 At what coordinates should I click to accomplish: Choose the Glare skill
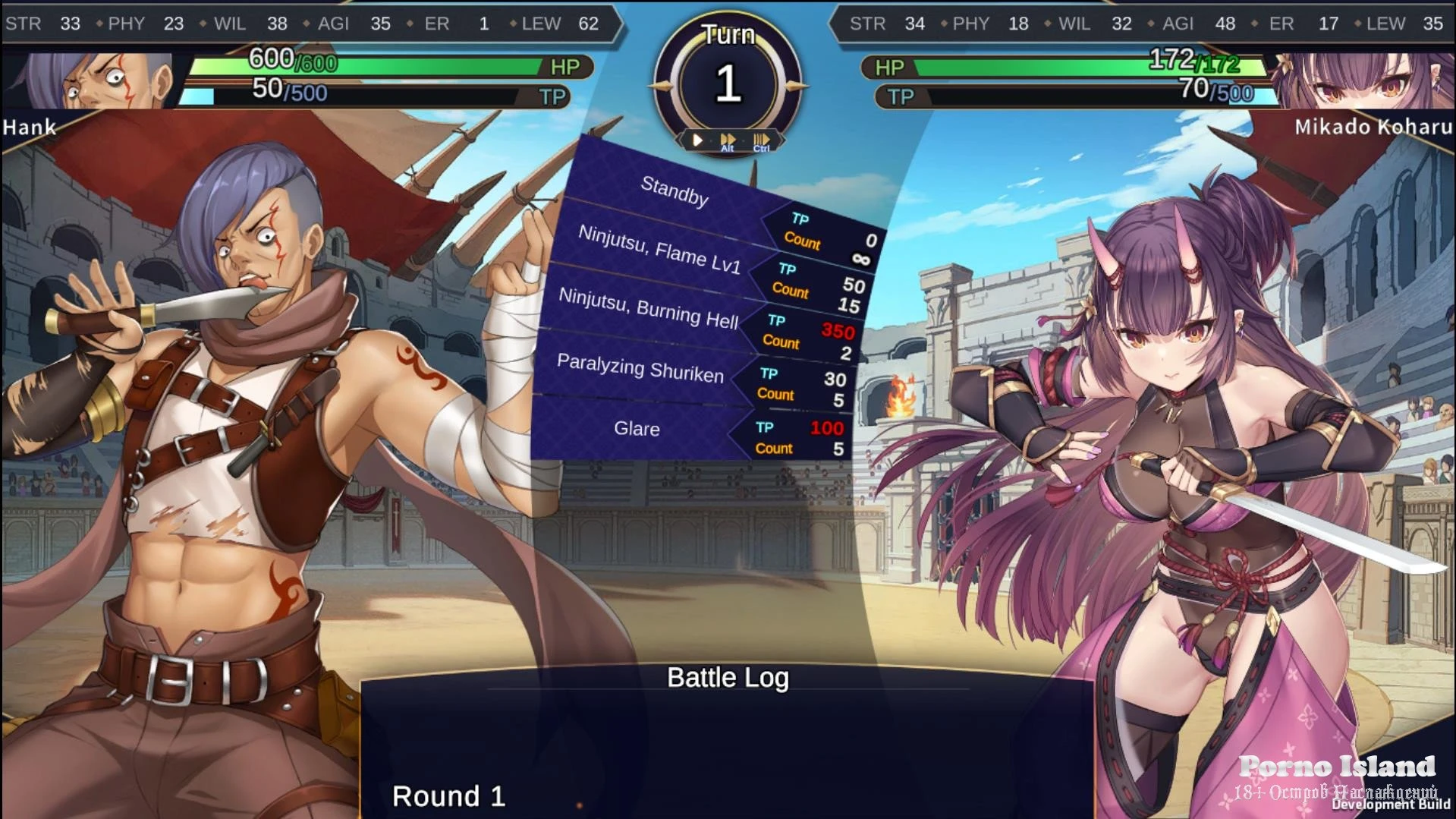[637, 429]
